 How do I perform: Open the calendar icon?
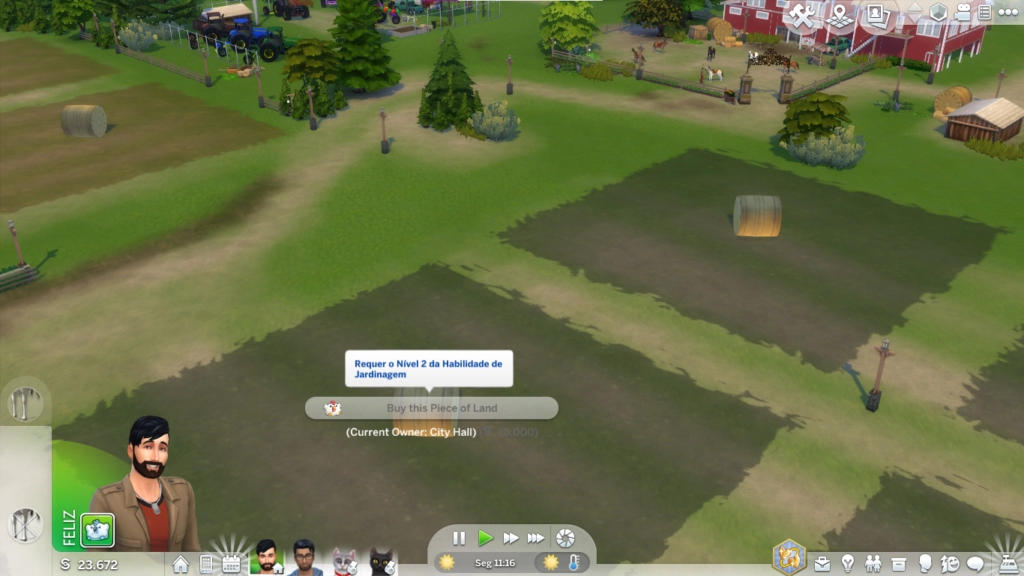[231, 564]
